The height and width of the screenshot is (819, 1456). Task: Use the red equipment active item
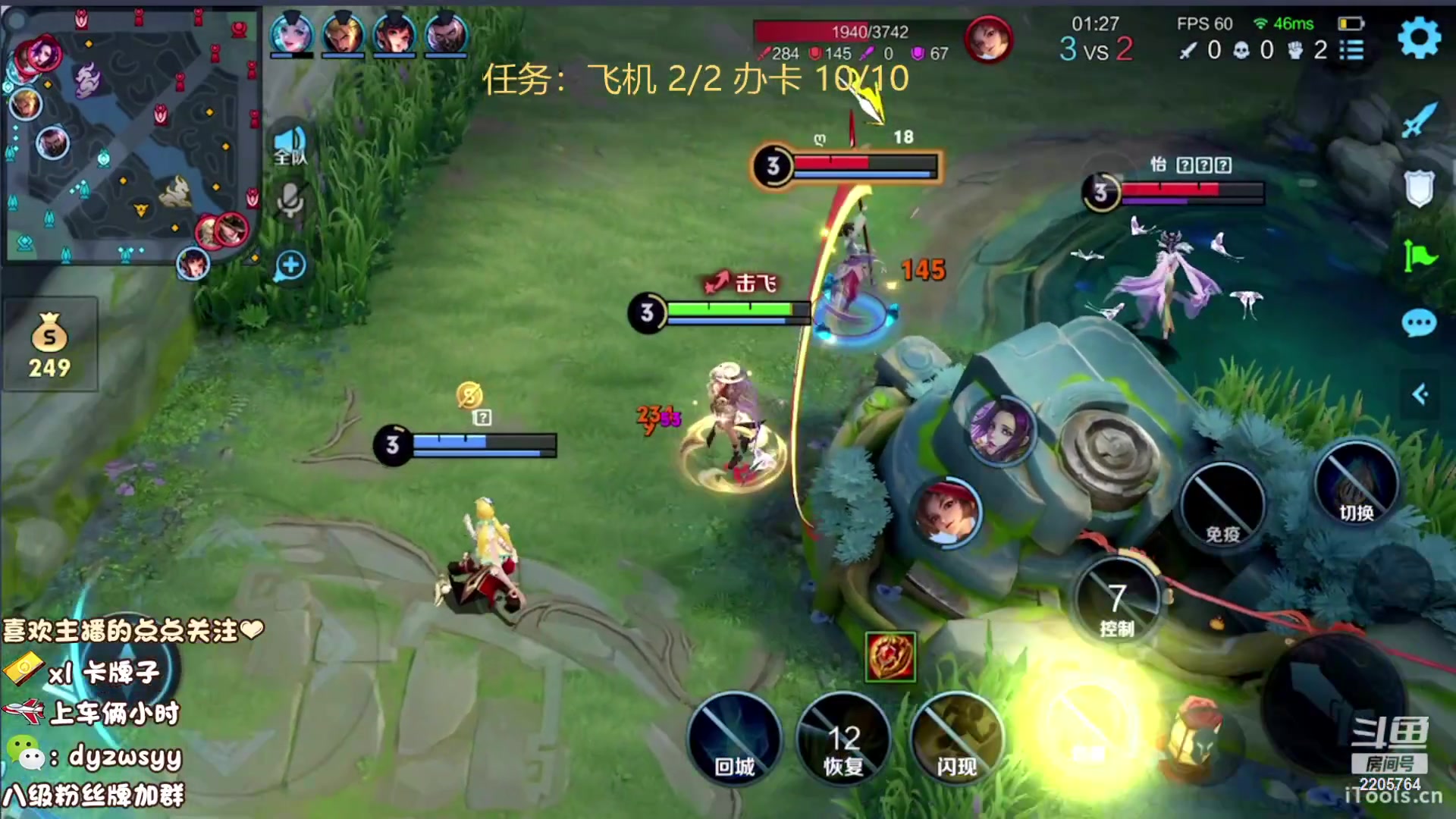coord(890,656)
